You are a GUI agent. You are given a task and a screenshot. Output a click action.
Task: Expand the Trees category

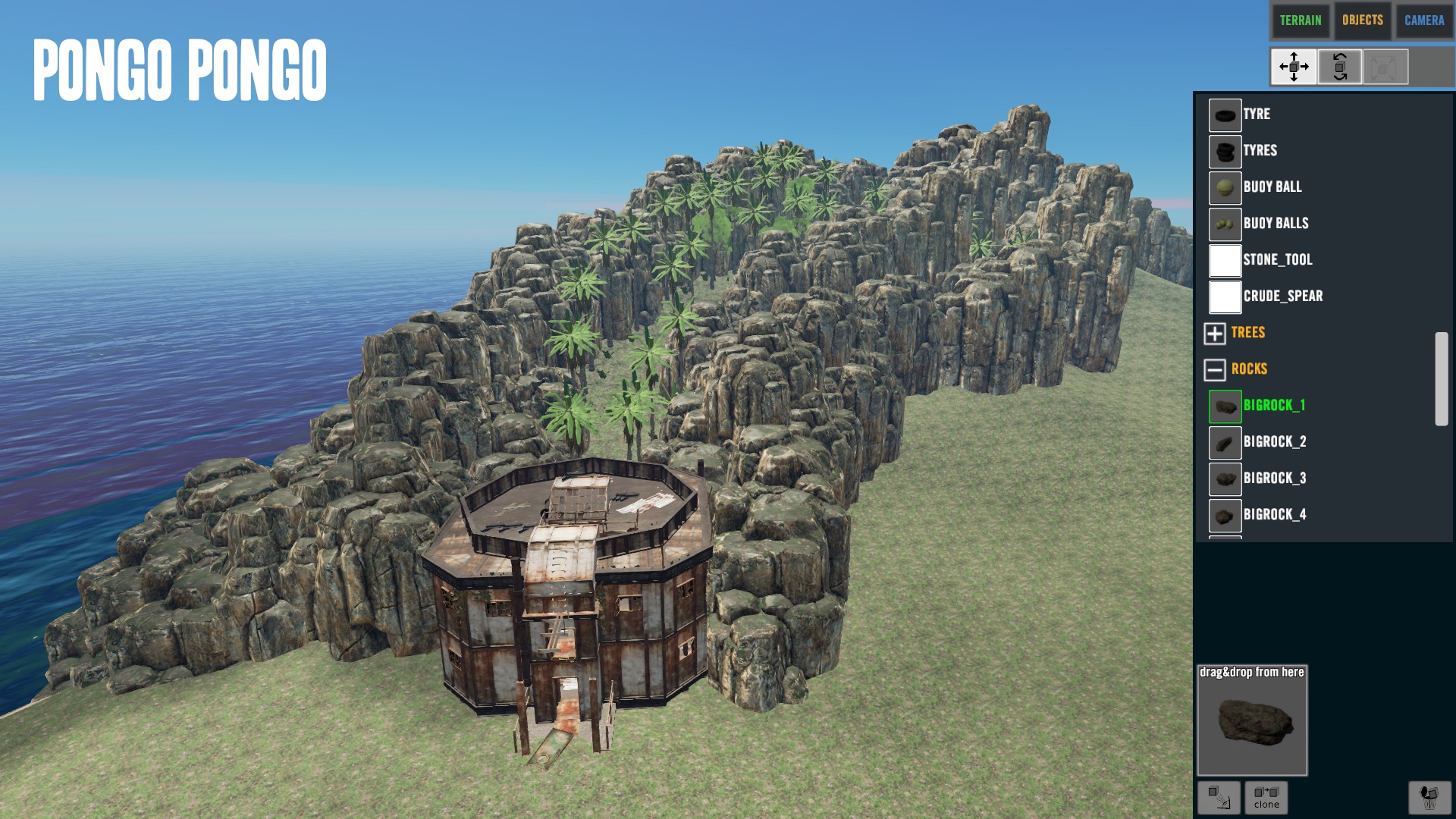tap(1215, 333)
